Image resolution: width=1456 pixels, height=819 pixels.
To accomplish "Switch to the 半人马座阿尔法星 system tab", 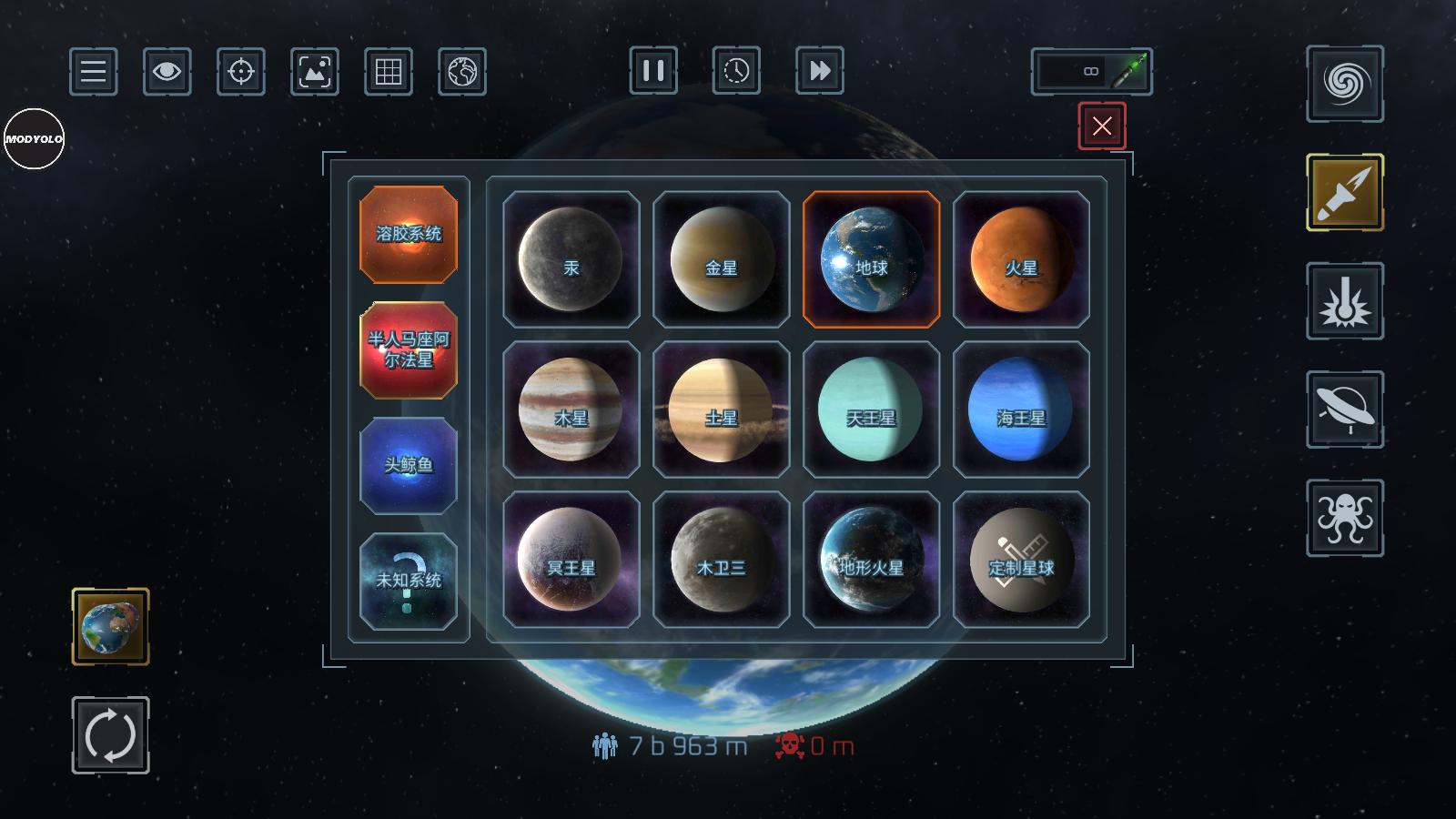I will click(x=409, y=350).
